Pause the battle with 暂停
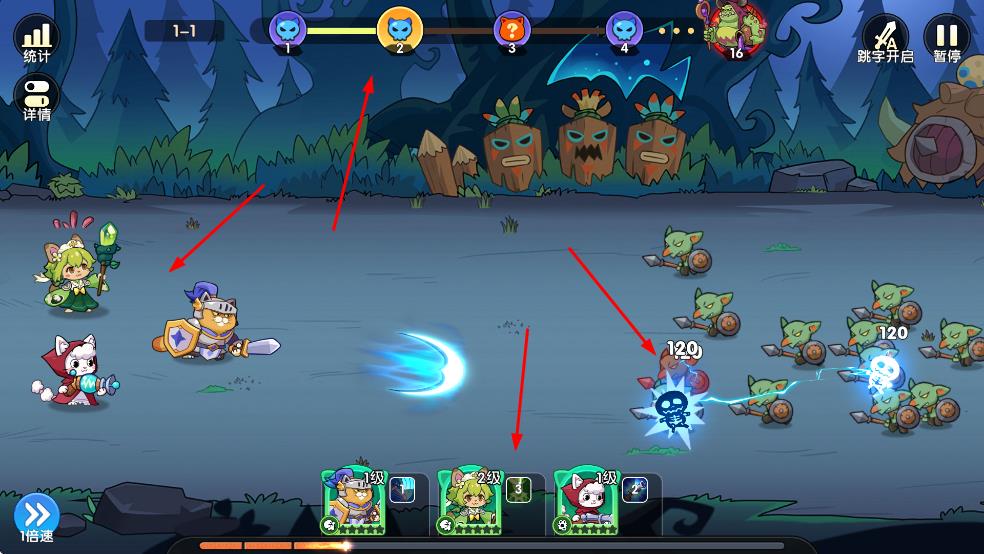984x554 pixels. click(946, 39)
